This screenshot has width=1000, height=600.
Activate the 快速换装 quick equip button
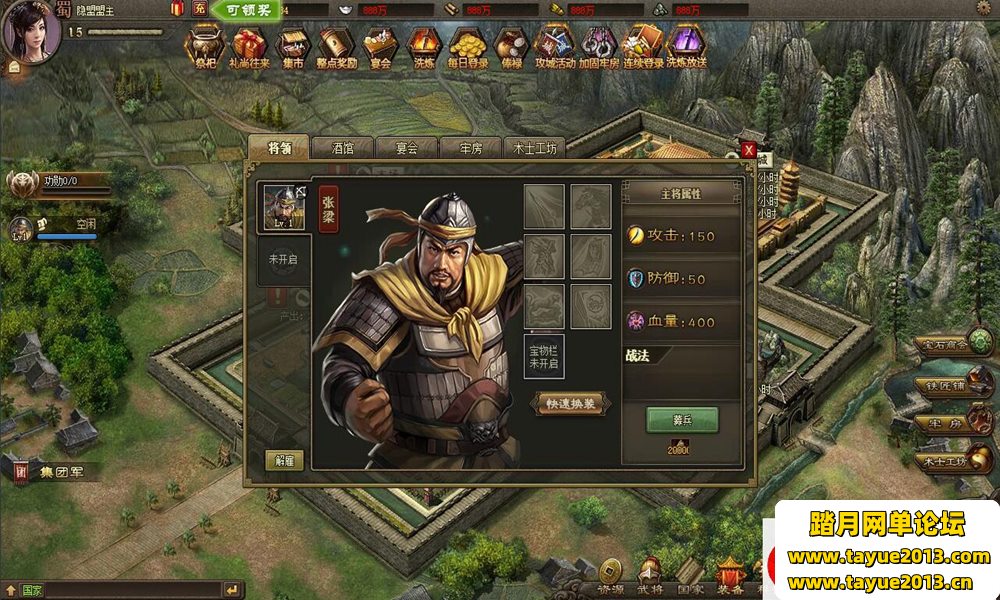pos(570,404)
